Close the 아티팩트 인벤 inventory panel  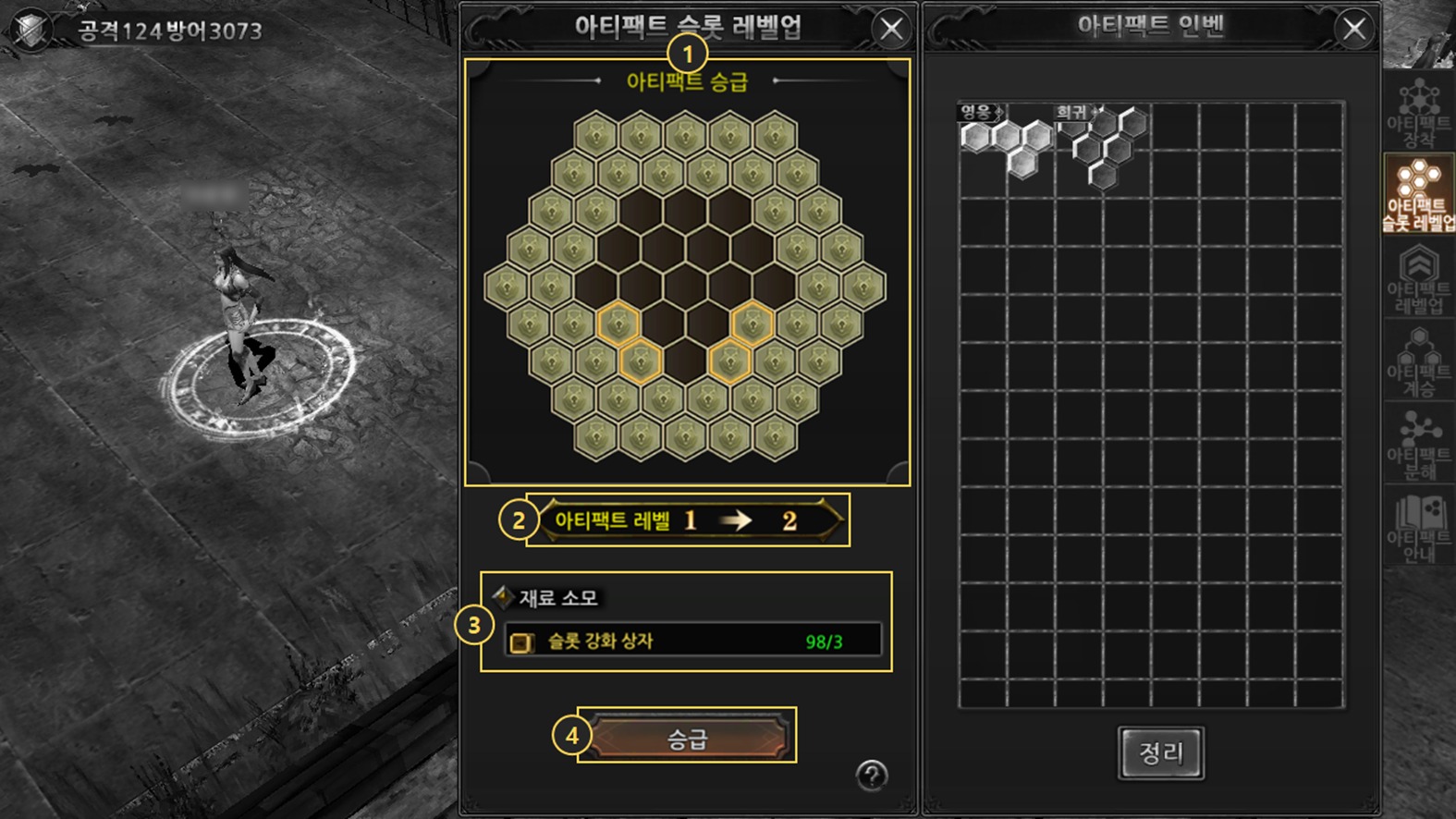[1354, 30]
